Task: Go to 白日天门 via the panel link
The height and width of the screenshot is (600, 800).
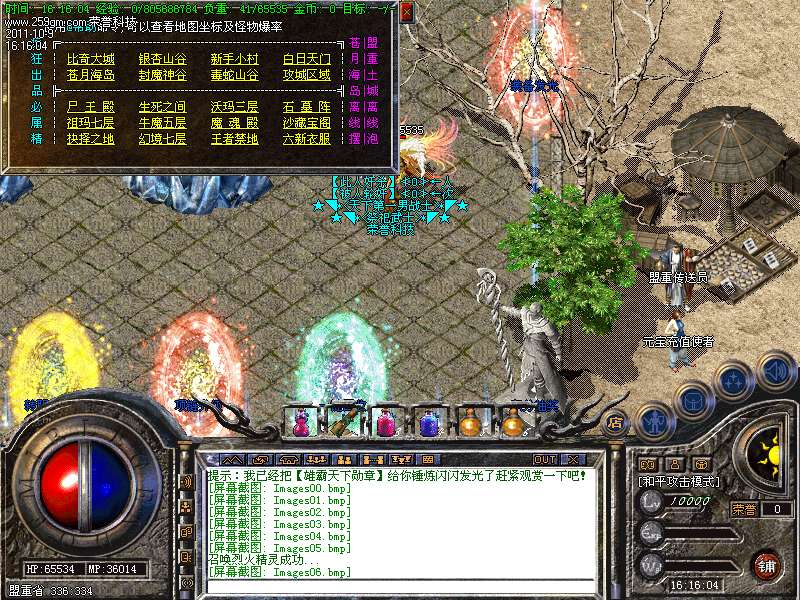Action: 306,59
